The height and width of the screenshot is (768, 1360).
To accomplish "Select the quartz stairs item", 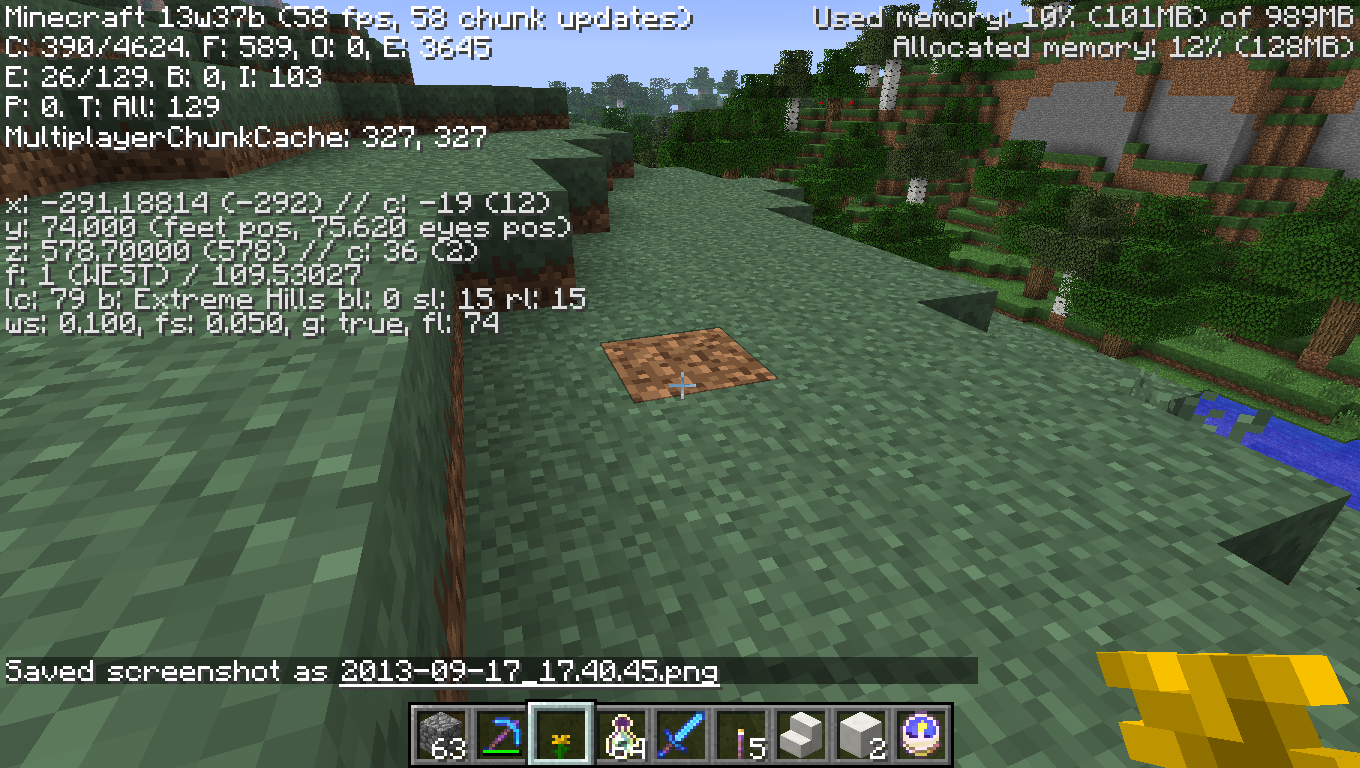I will 800,735.
